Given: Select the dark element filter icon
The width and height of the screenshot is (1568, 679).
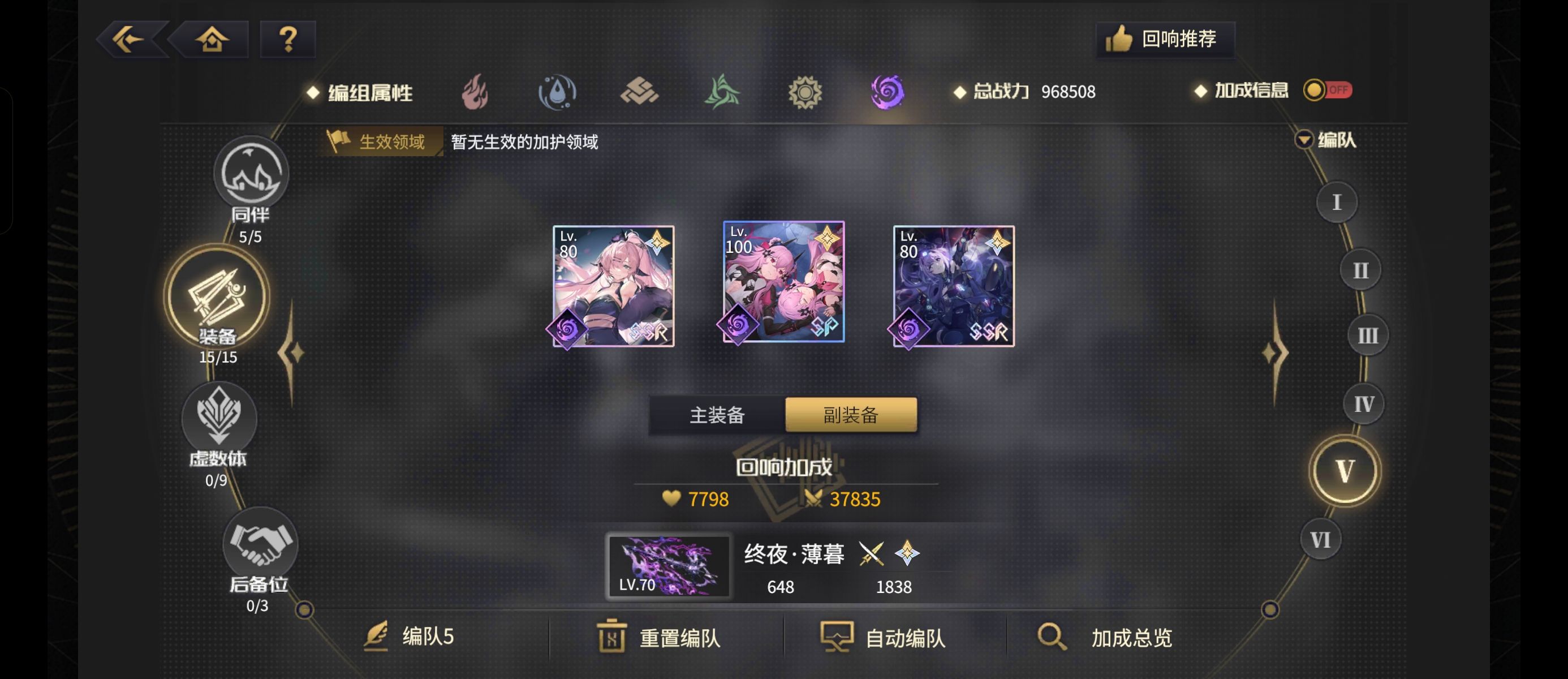Looking at the screenshot, I should click(888, 93).
